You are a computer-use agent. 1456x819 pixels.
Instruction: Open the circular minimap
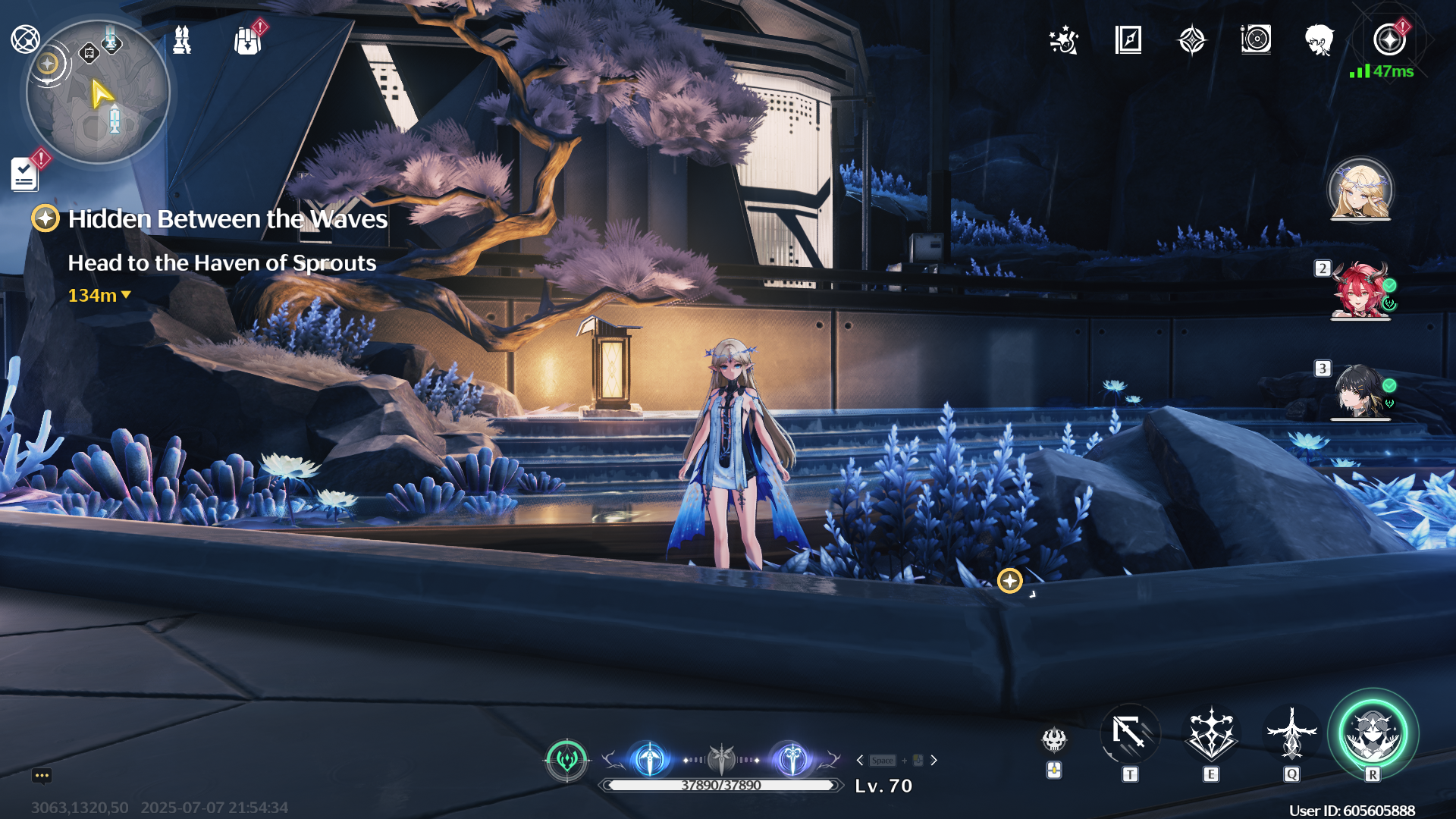pos(97,93)
